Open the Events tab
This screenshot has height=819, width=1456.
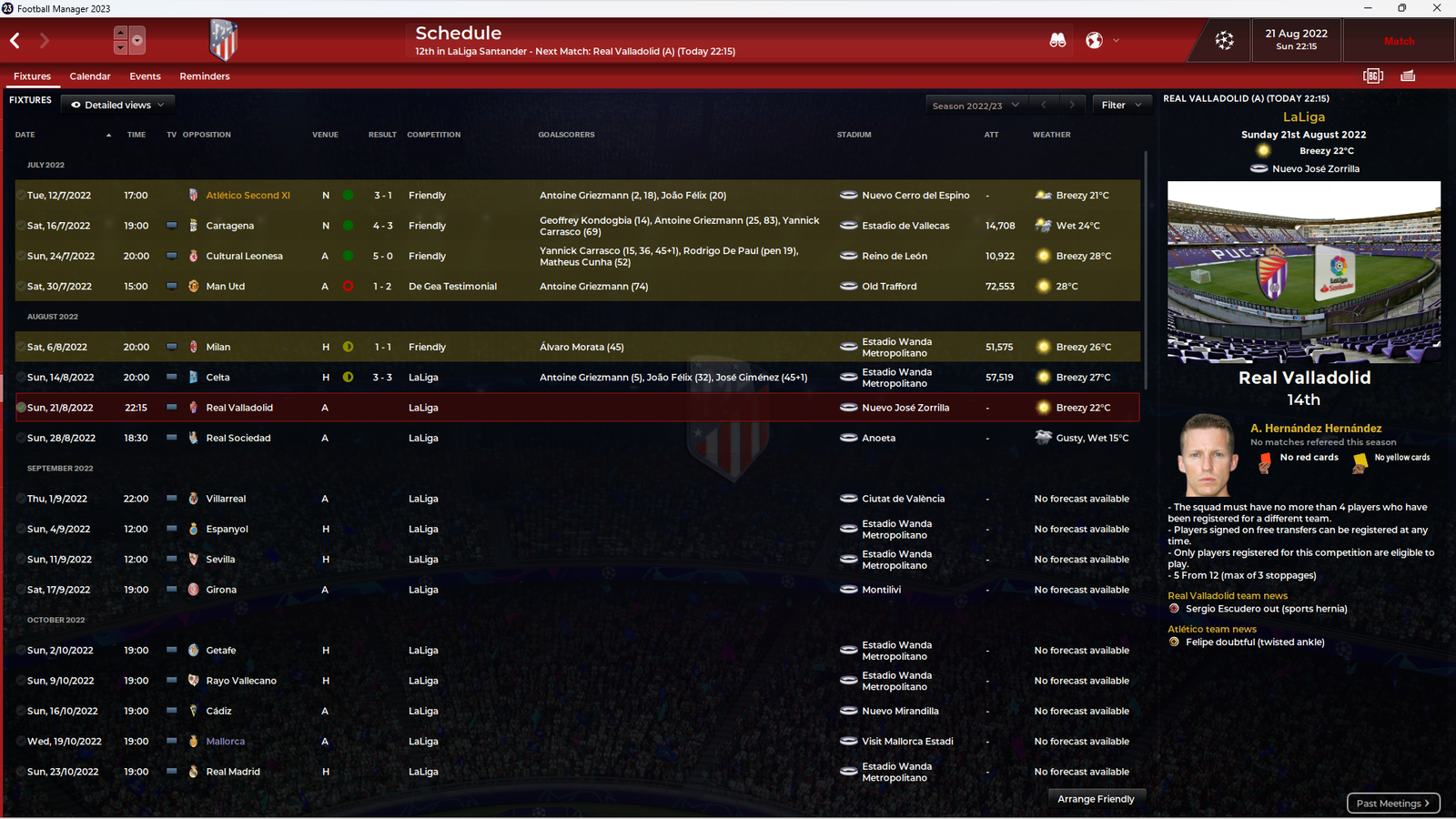pyautogui.click(x=145, y=76)
